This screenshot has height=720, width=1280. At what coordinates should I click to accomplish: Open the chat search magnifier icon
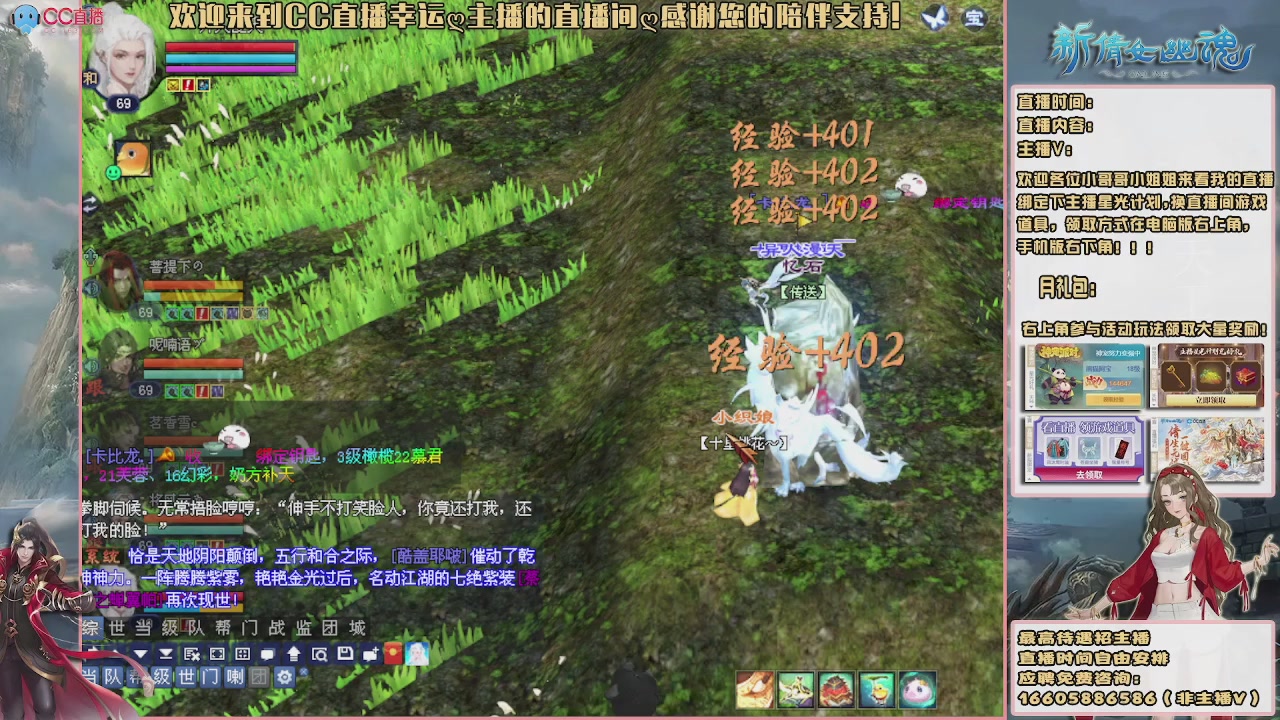[x=320, y=654]
